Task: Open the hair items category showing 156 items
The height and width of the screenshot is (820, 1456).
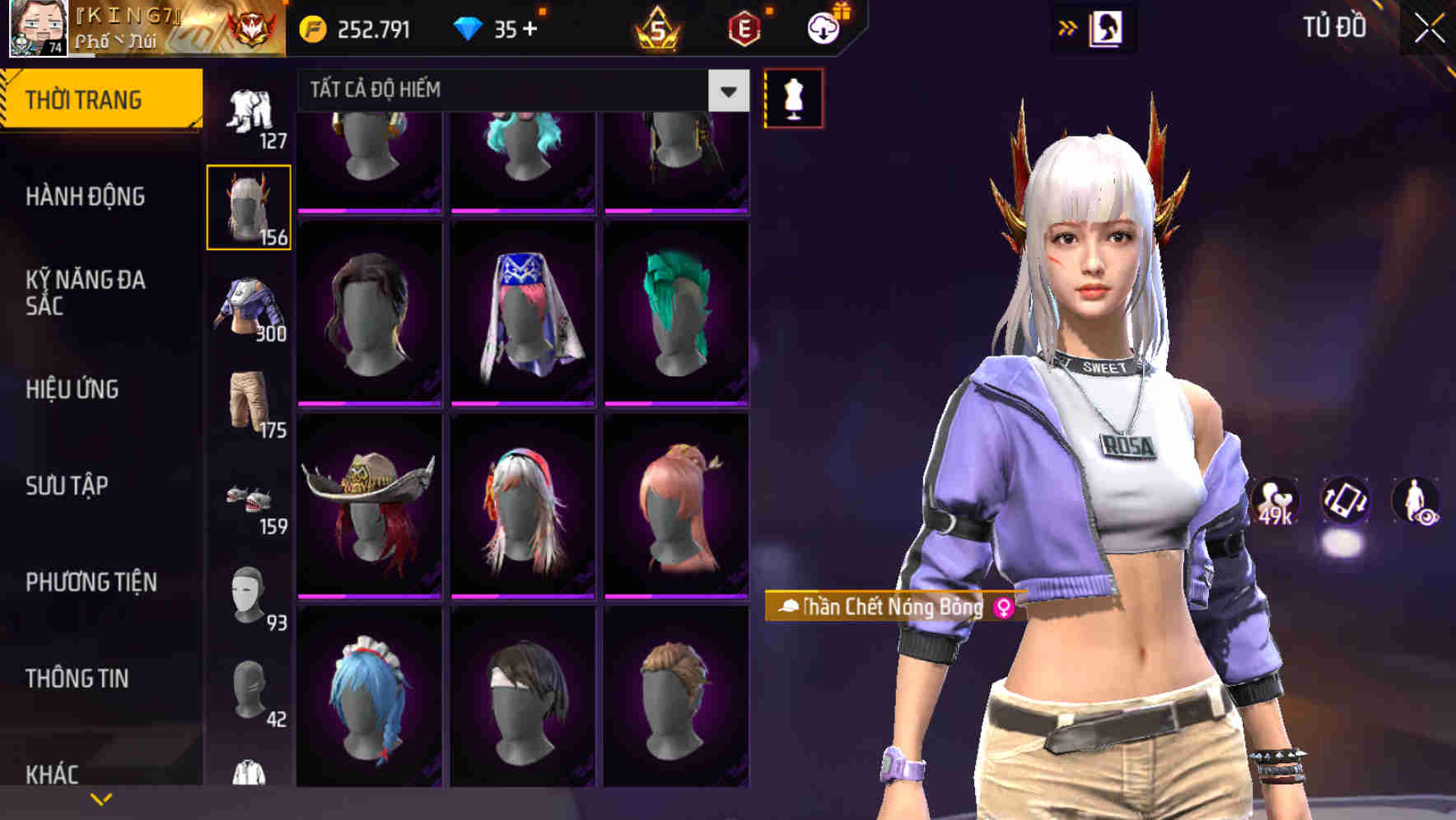Action: pos(250,204)
